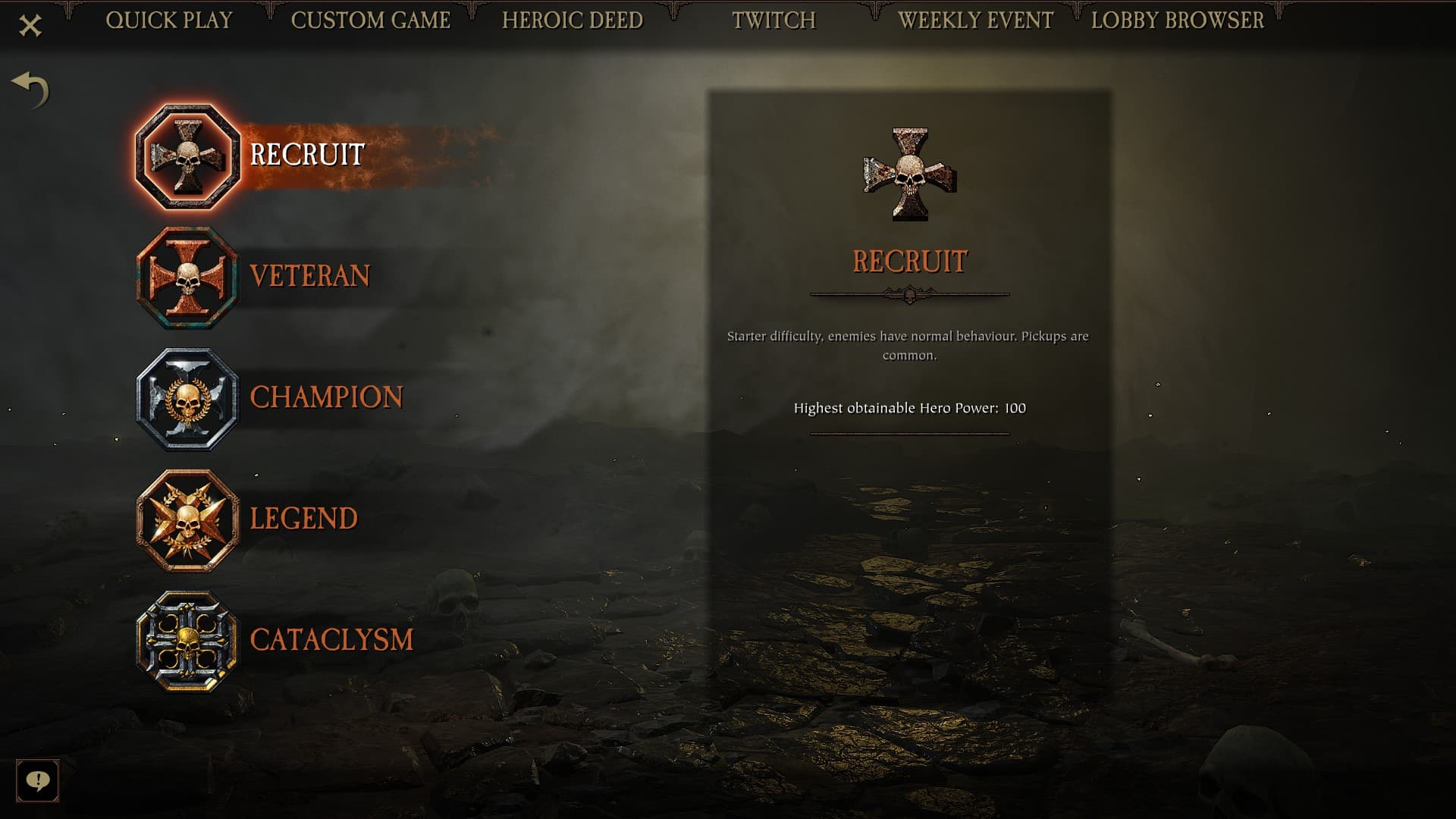The height and width of the screenshot is (819, 1456).
Task: Open the Lobby Browser tab
Action: [1176, 20]
